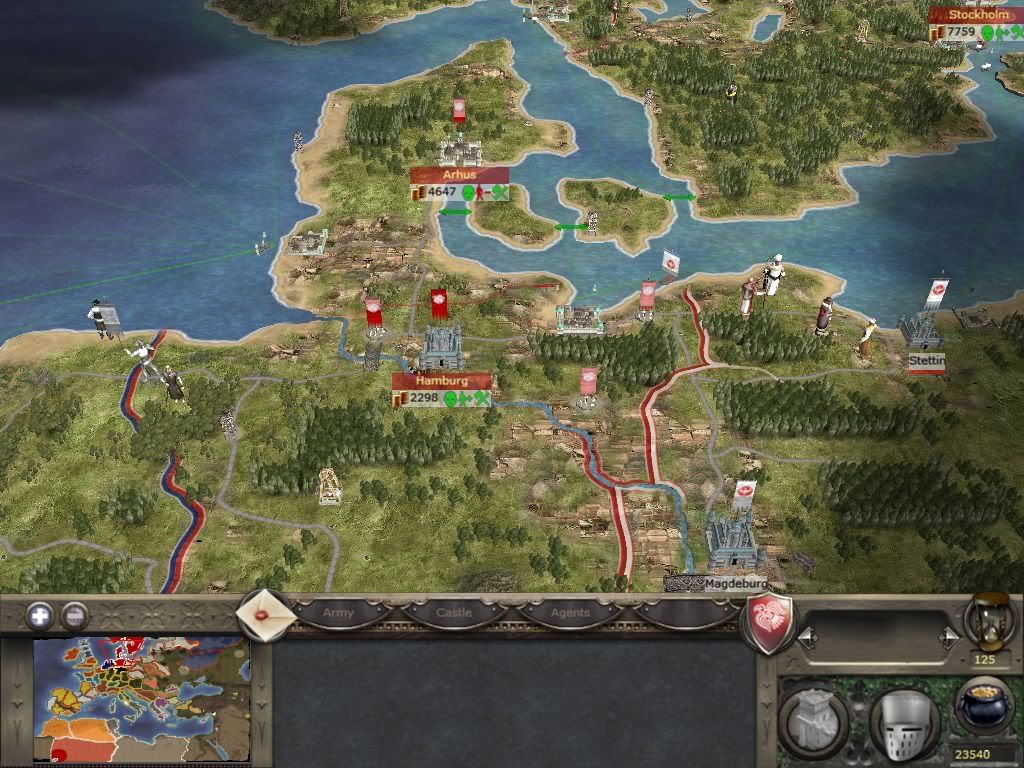1024x768 pixels.
Task: Zoom out the minimap with minus button
Action: 74,615
